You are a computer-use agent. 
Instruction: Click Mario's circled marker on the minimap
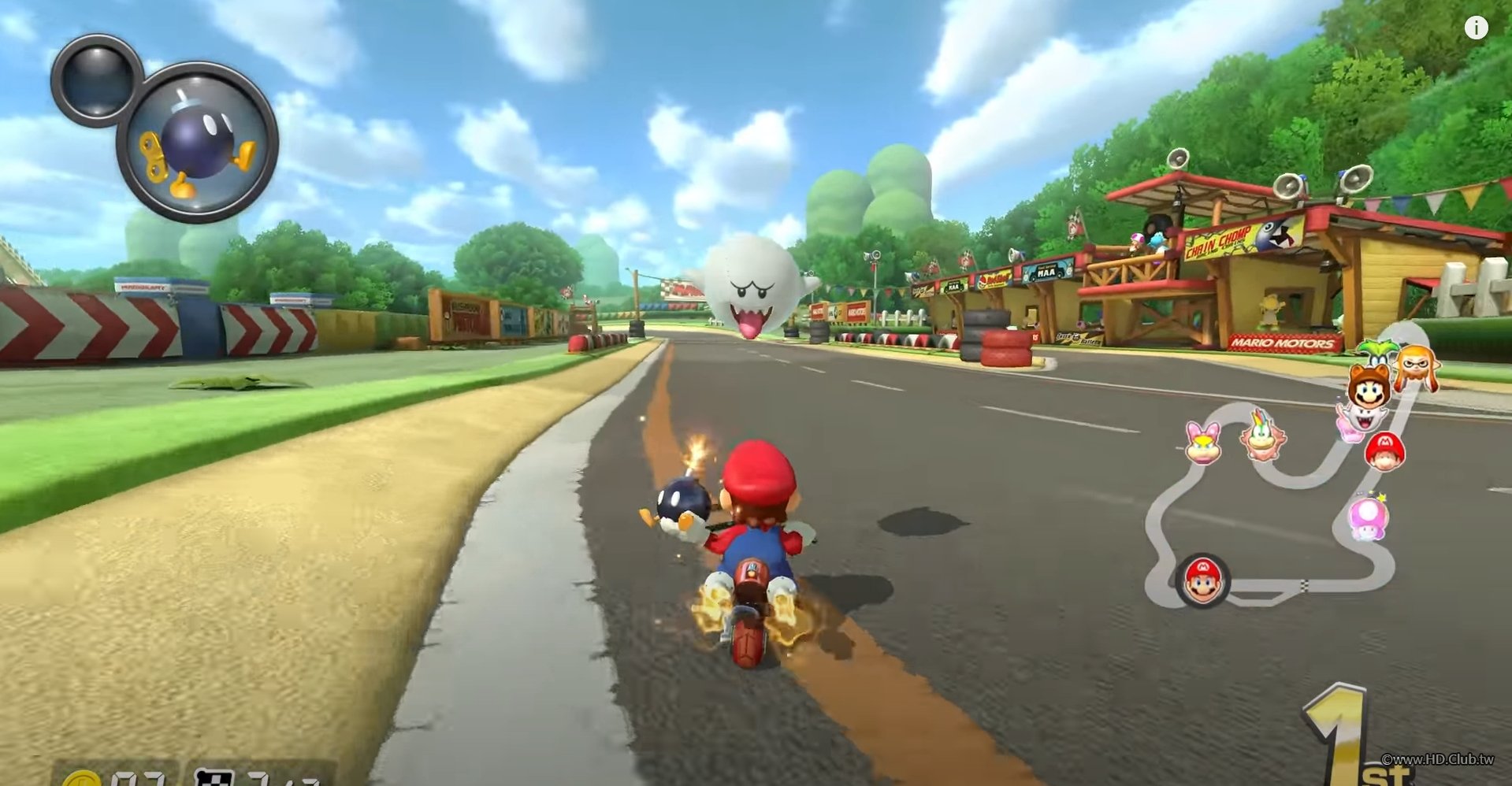[x=1202, y=581]
